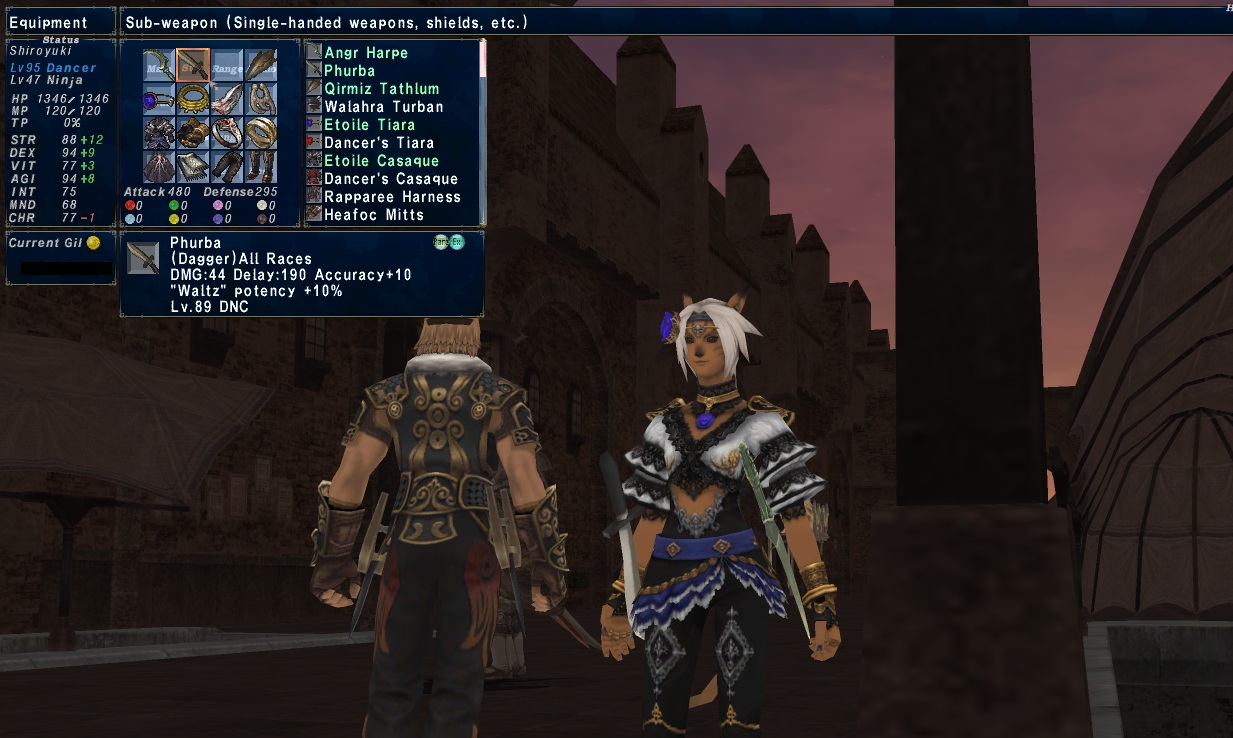Select the body armor equipment slot
The image size is (1233, 738).
[x=159, y=133]
